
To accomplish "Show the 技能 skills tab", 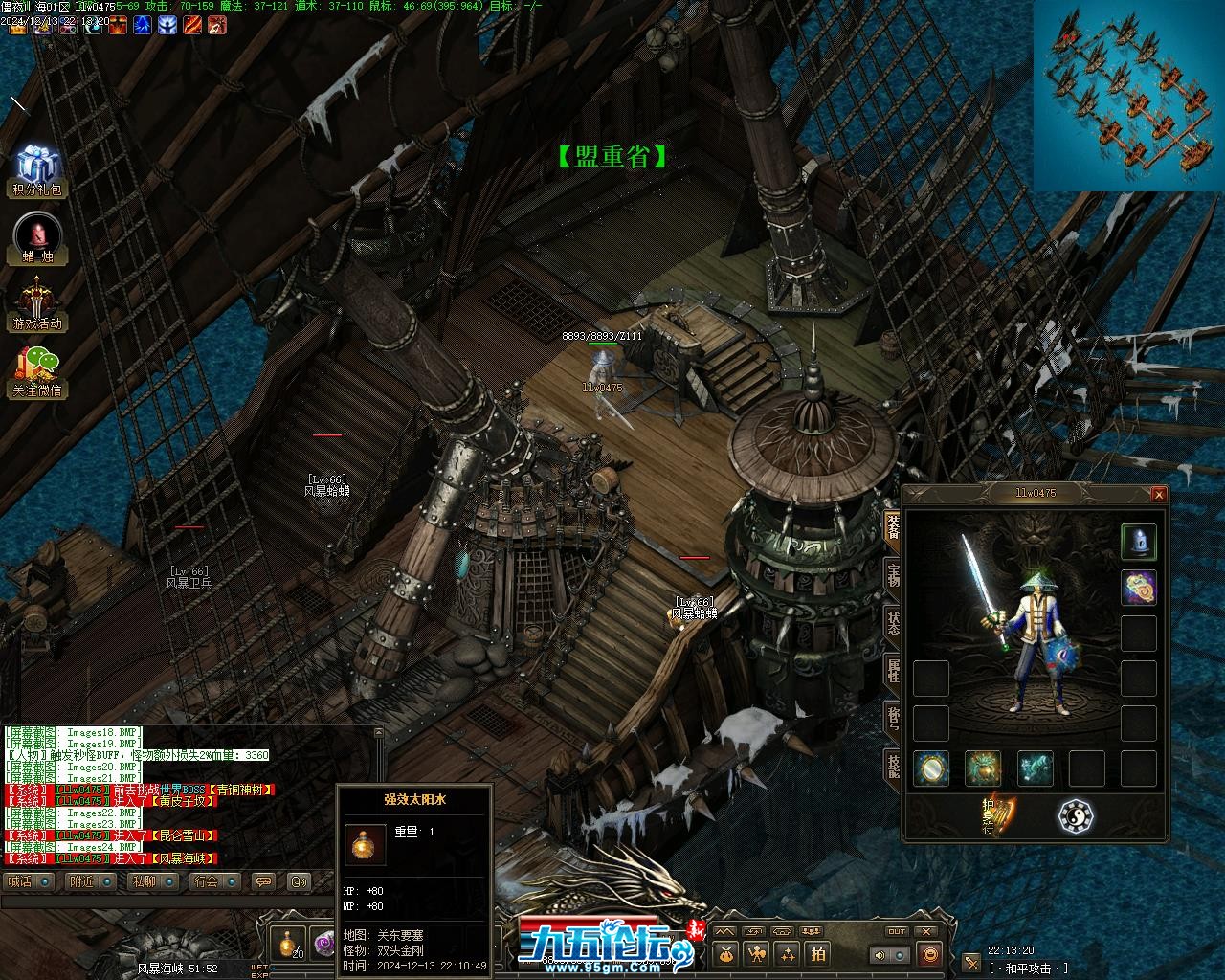I will (892, 763).
